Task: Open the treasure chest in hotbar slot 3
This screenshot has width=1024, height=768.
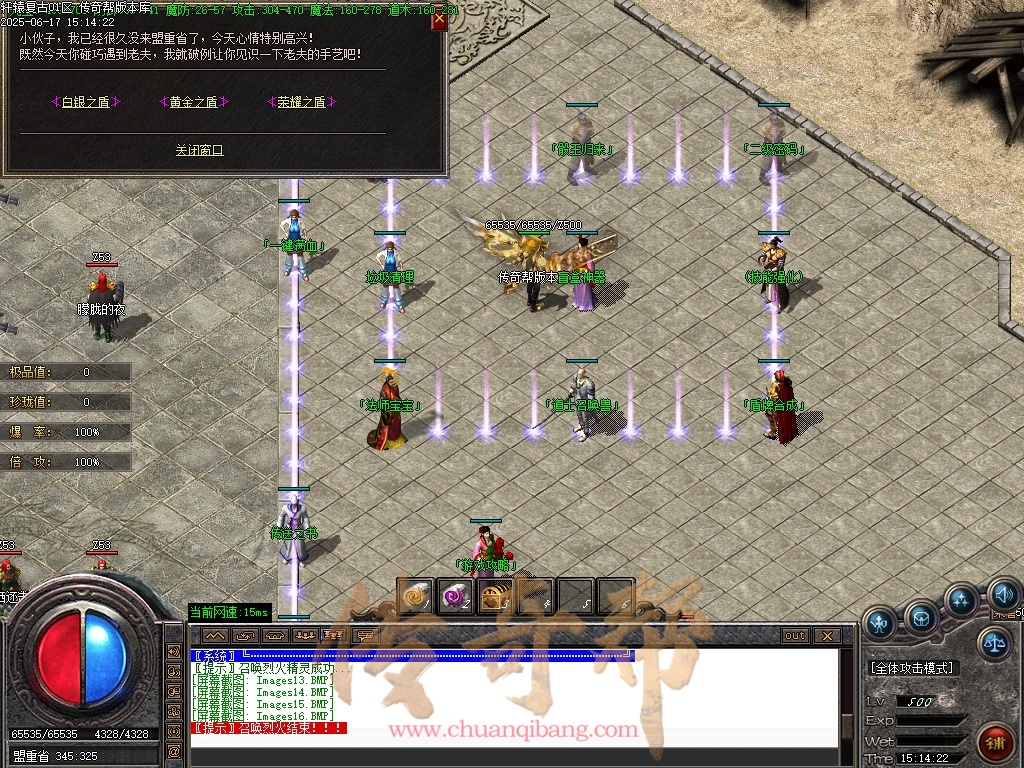Action: (495, 597)
